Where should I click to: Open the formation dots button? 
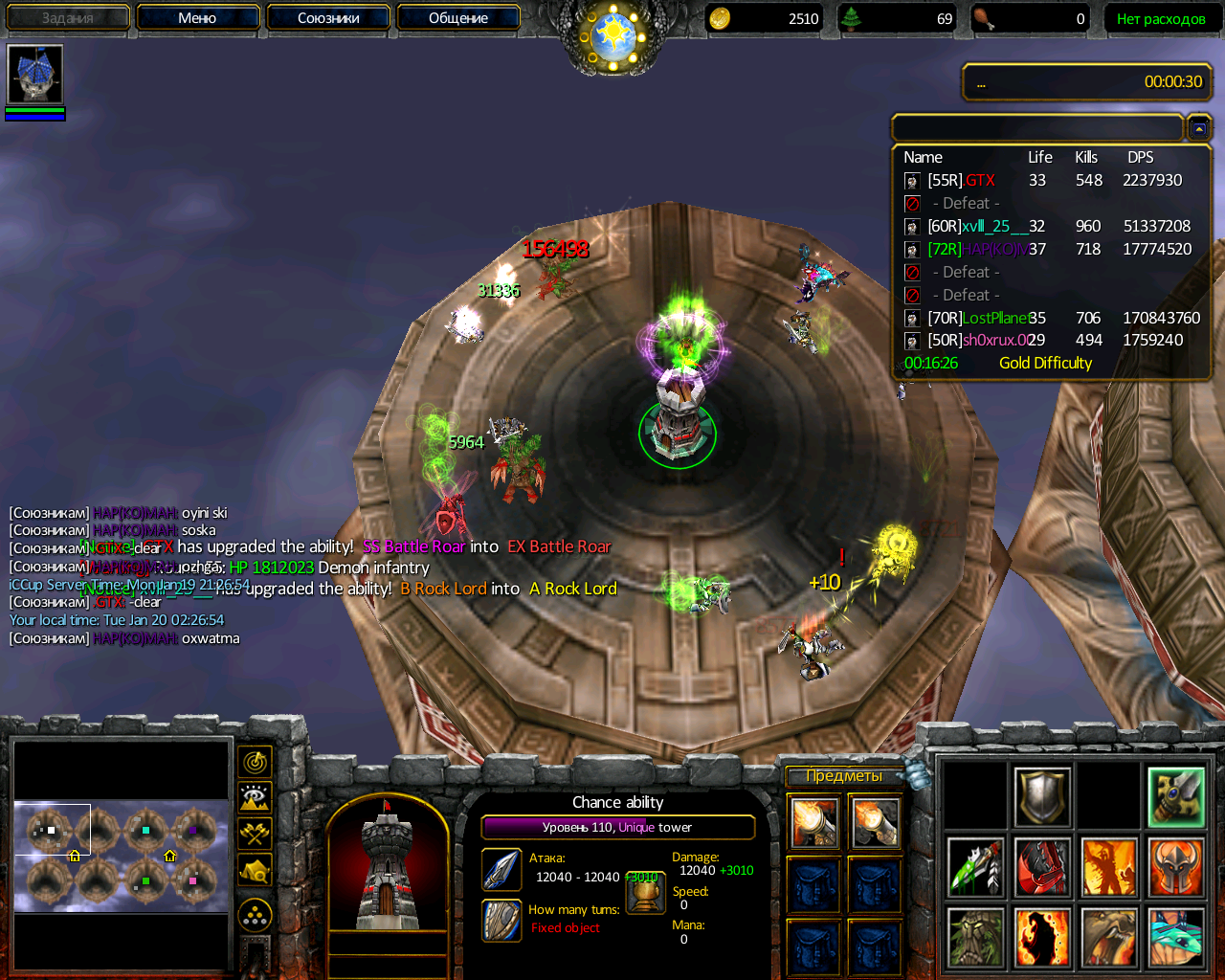pyautogui.click(x=255, y=915)
